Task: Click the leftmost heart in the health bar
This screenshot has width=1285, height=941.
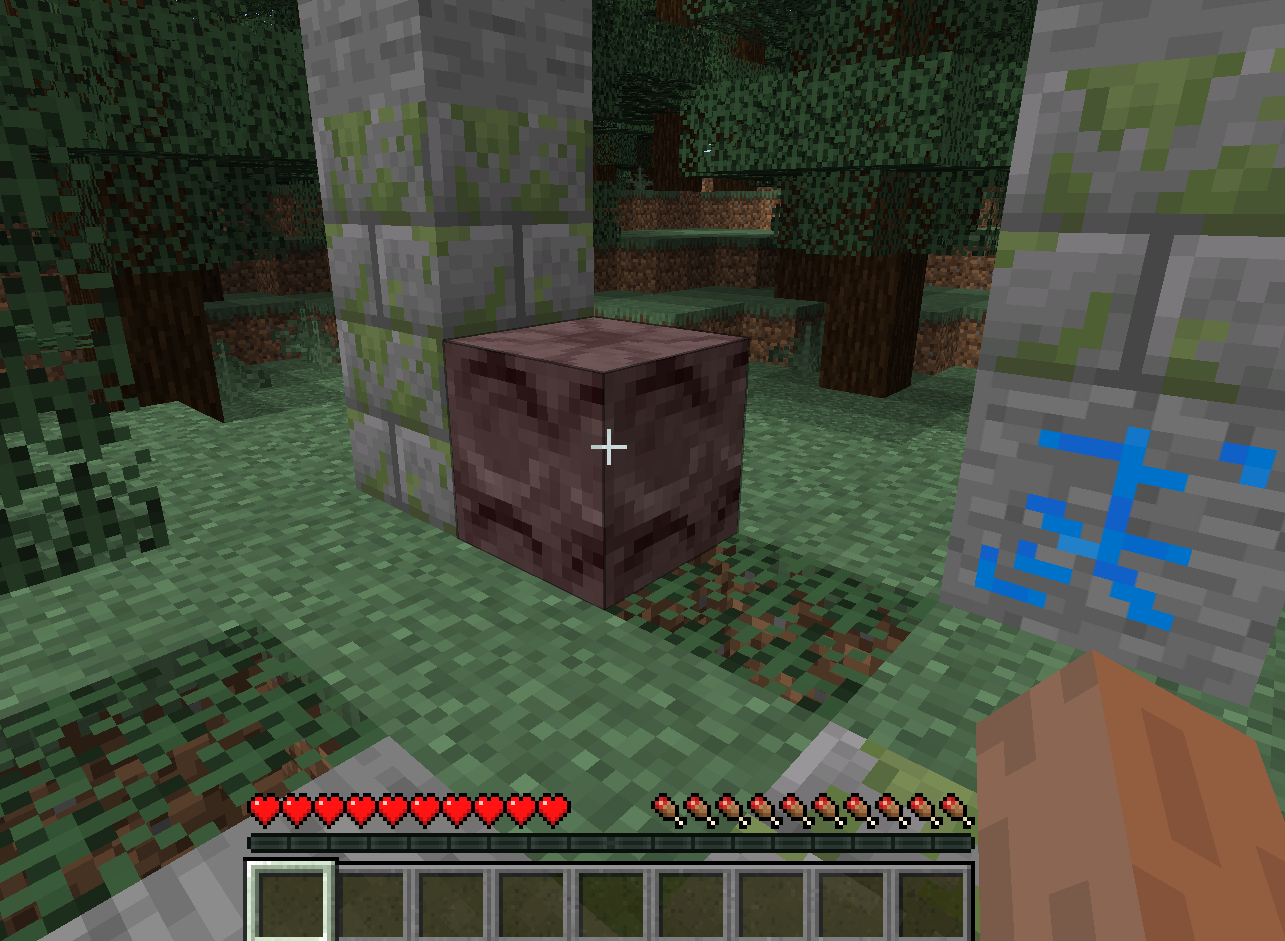Action: click(x=265, y=807)
